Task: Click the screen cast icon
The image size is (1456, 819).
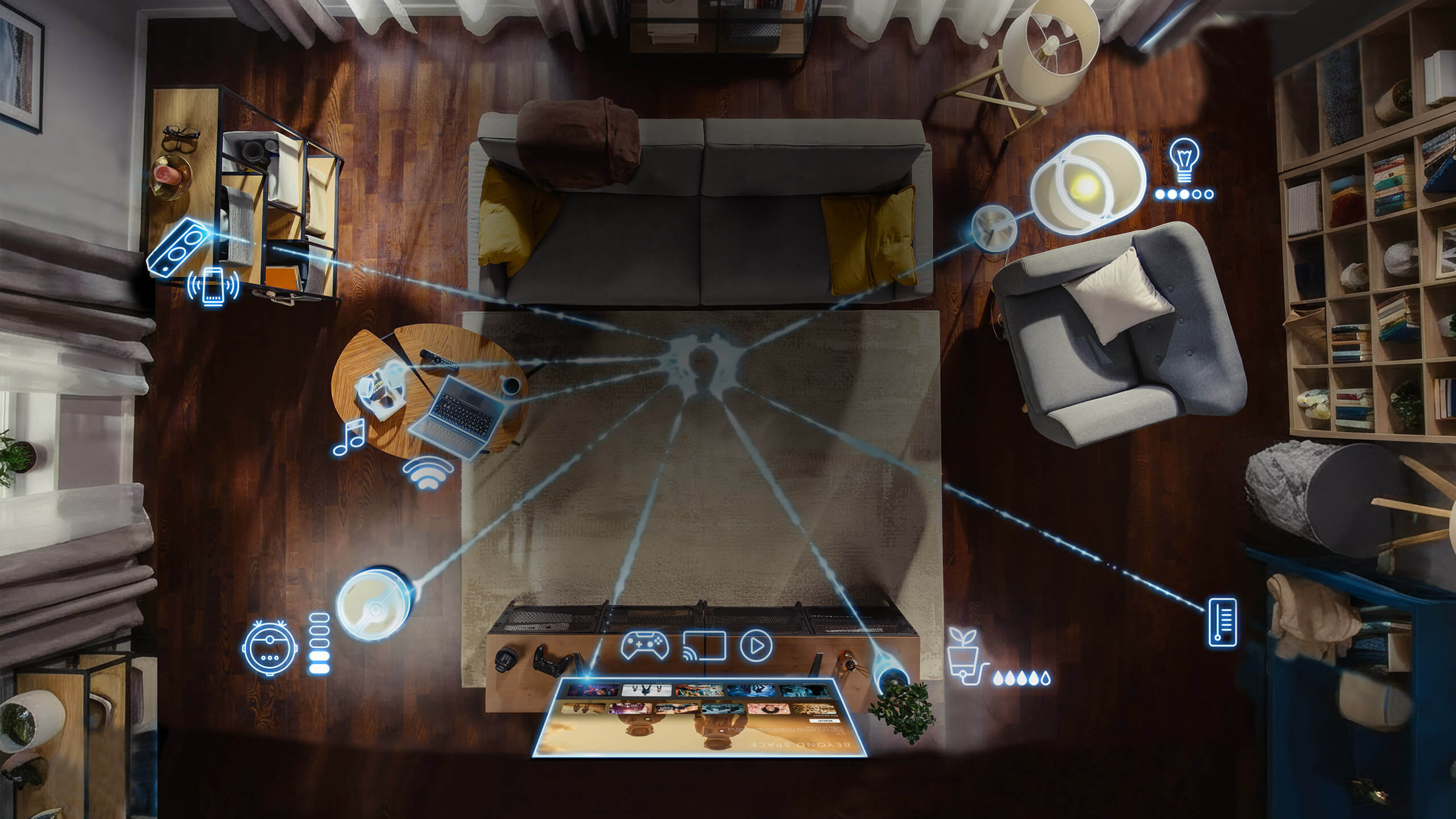Action: [704, 646]
